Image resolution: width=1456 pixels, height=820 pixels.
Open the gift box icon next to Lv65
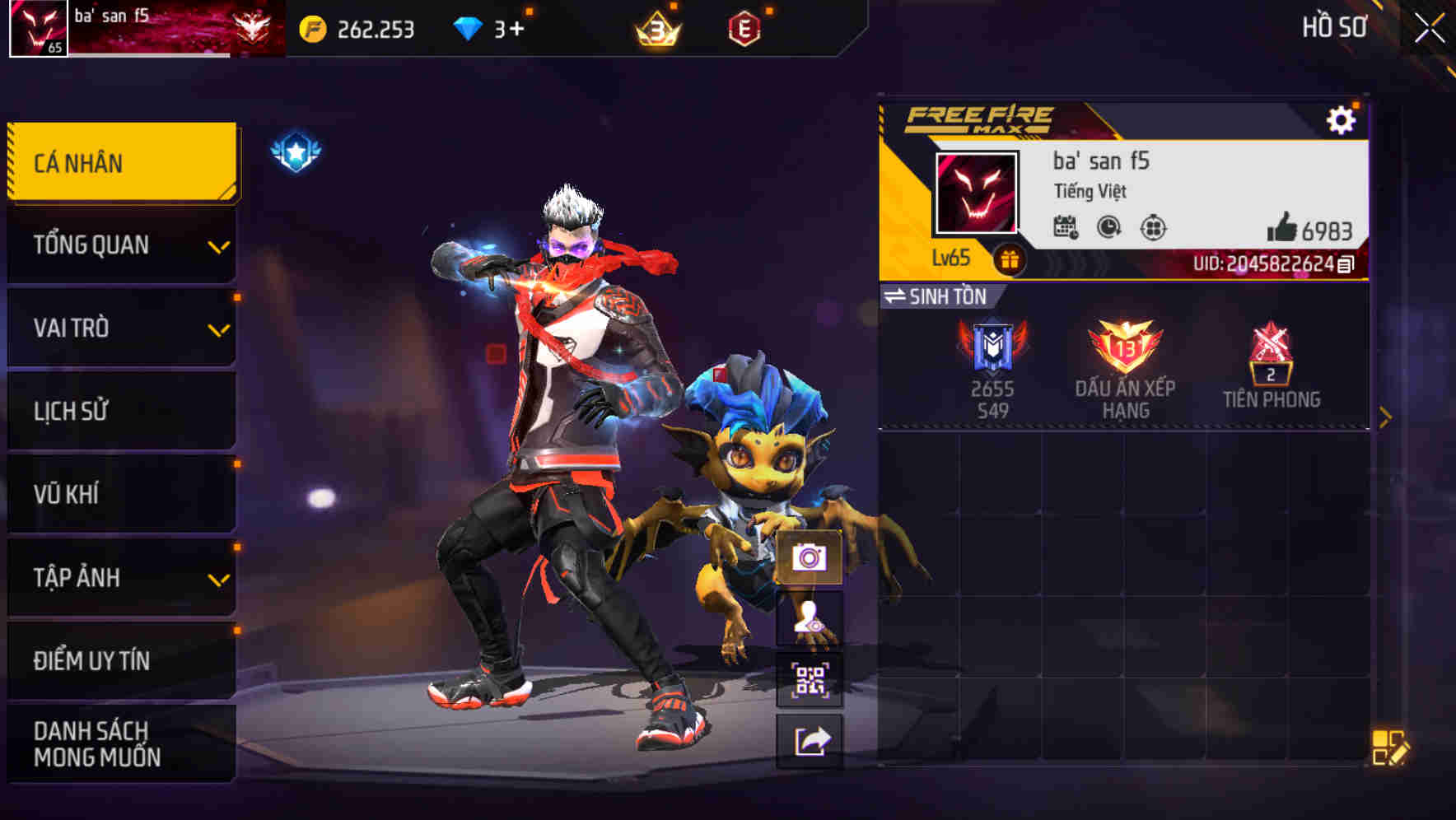point(1010,258)
